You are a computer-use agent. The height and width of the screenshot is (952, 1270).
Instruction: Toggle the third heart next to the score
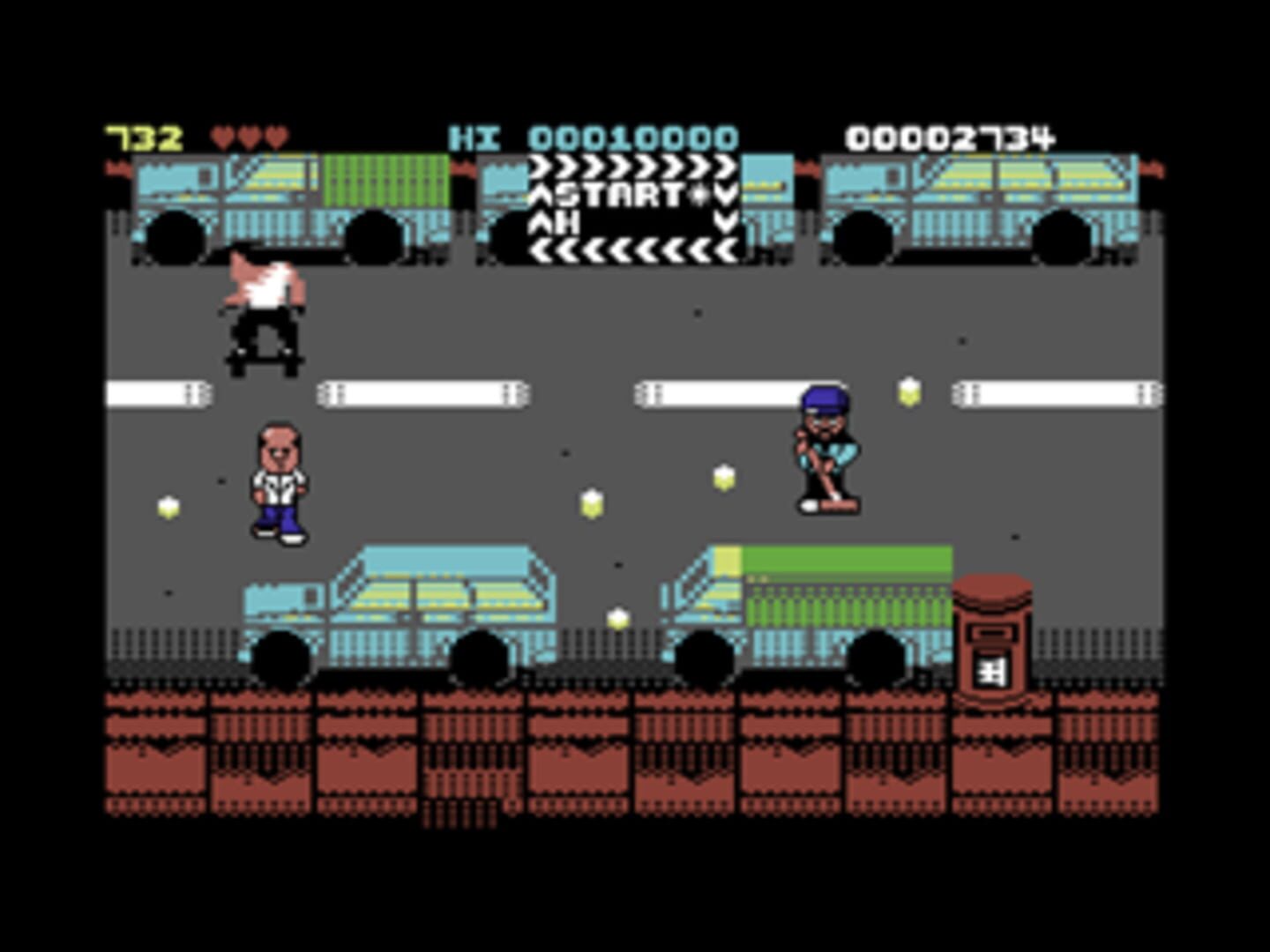tap(276, 135)
